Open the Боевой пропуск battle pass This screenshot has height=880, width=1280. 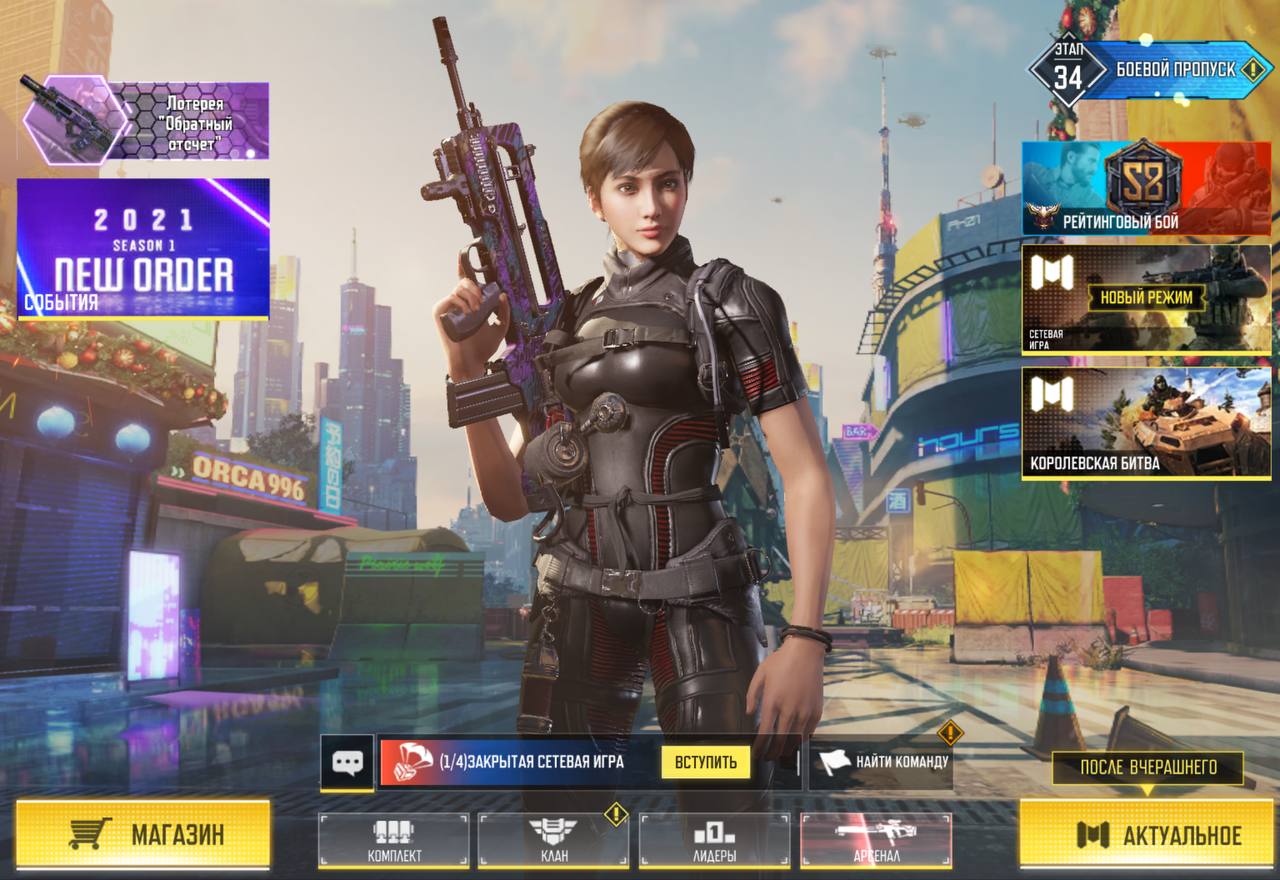(x=1150, y=70)
